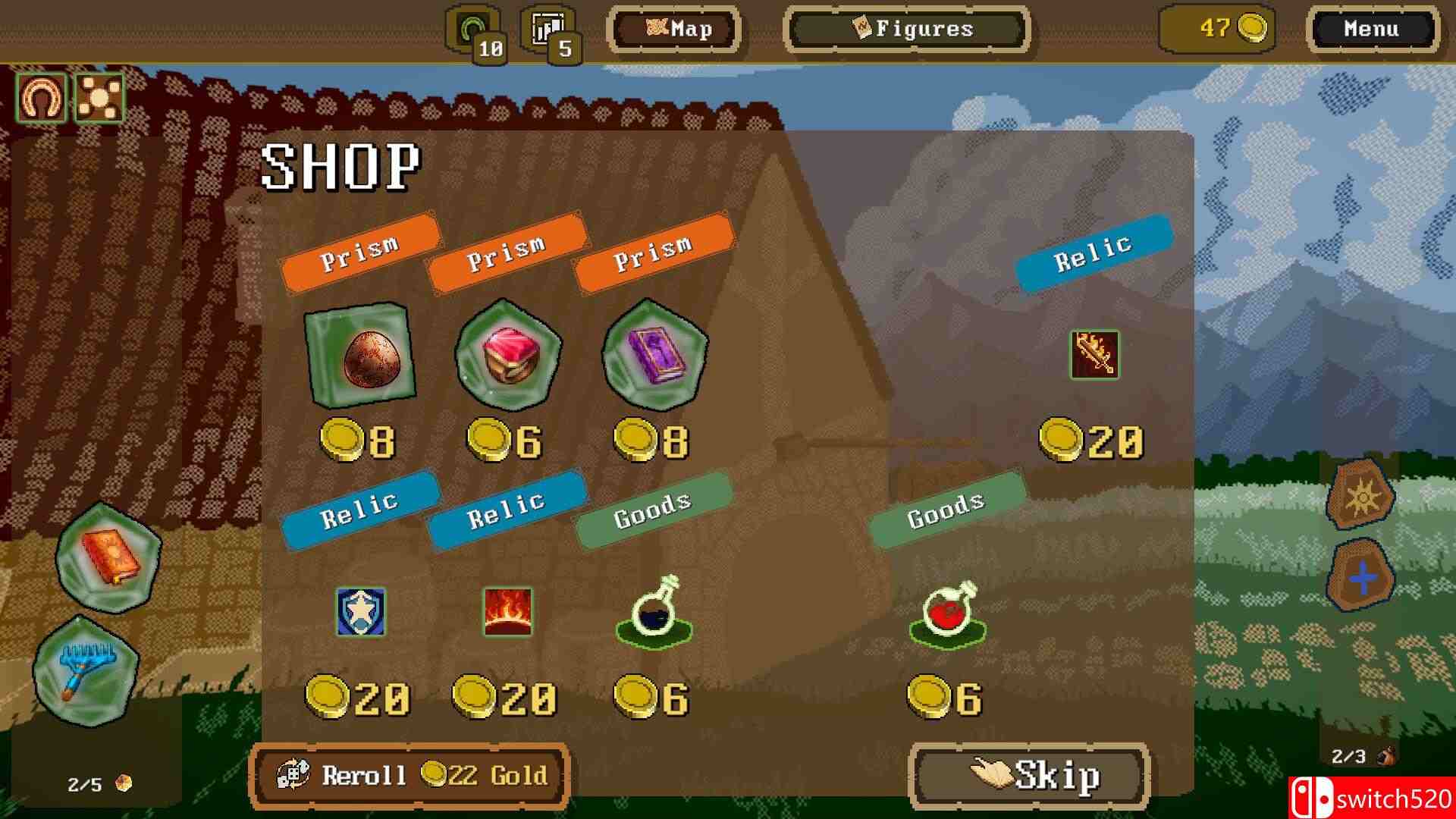Open the deck pile showing 10
1456x819 pixels.
[475, 33]
